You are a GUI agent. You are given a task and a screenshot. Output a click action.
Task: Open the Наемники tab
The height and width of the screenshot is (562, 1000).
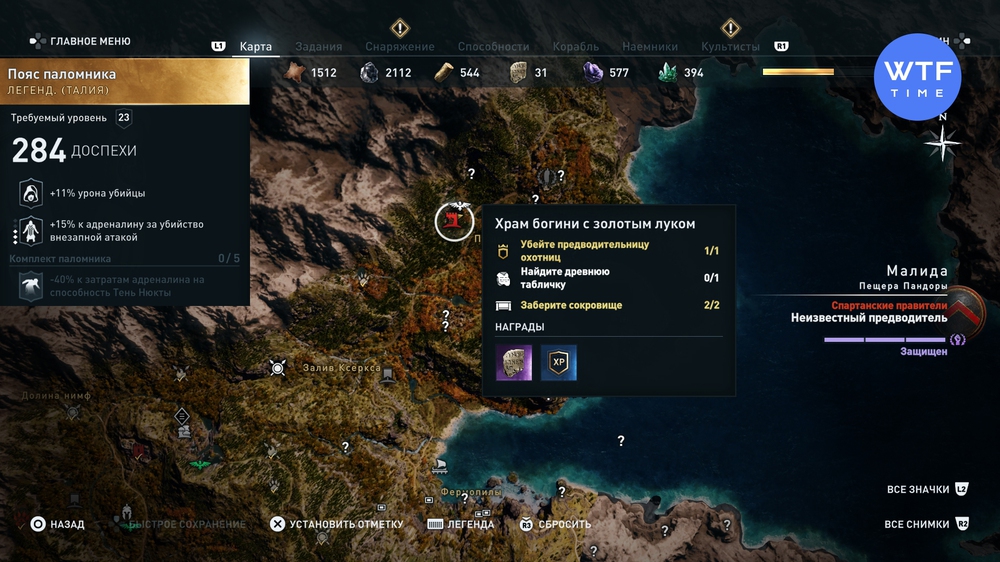pos(649,47)
